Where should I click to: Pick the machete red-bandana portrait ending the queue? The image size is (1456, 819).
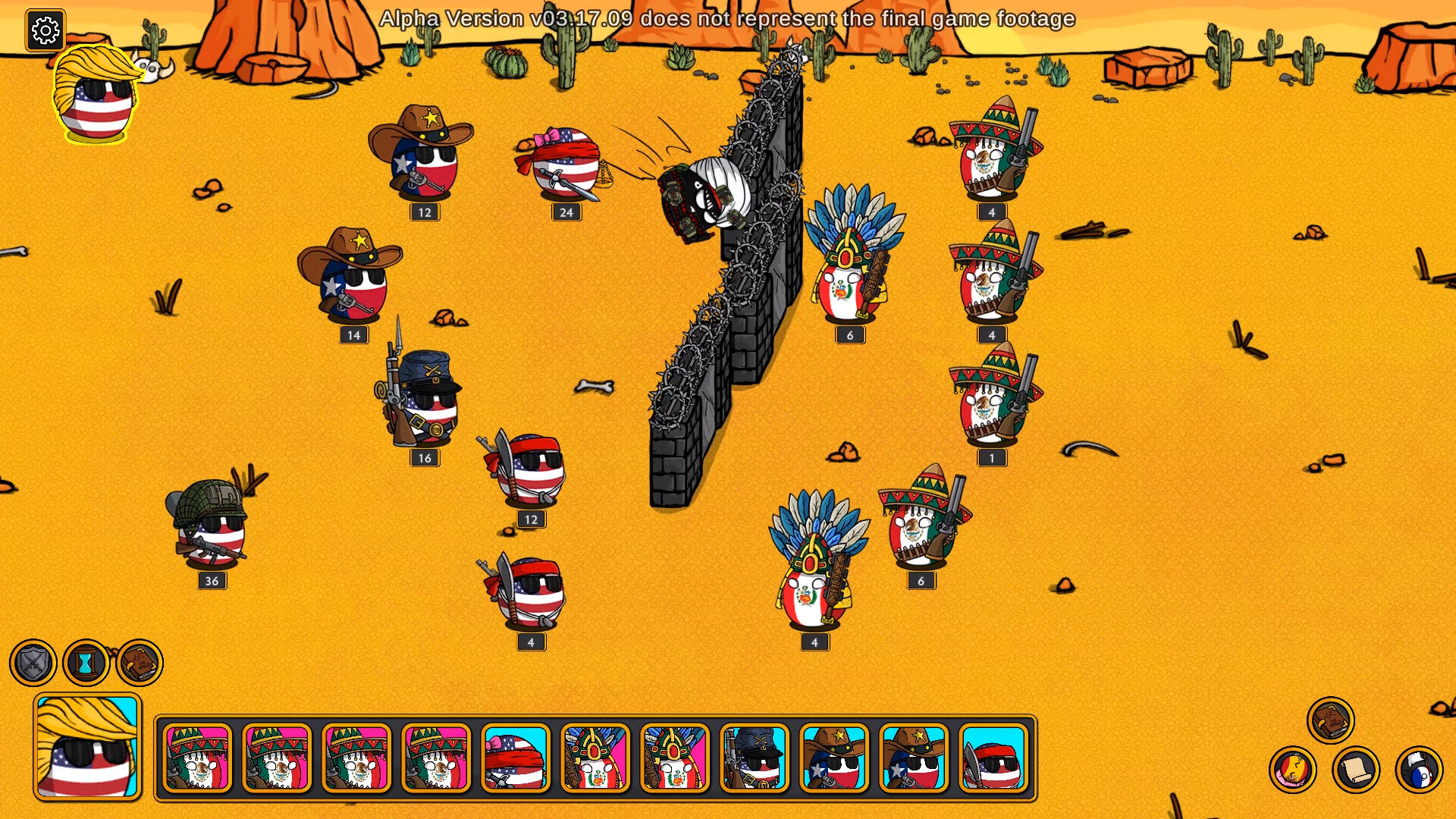click(993, 758)
